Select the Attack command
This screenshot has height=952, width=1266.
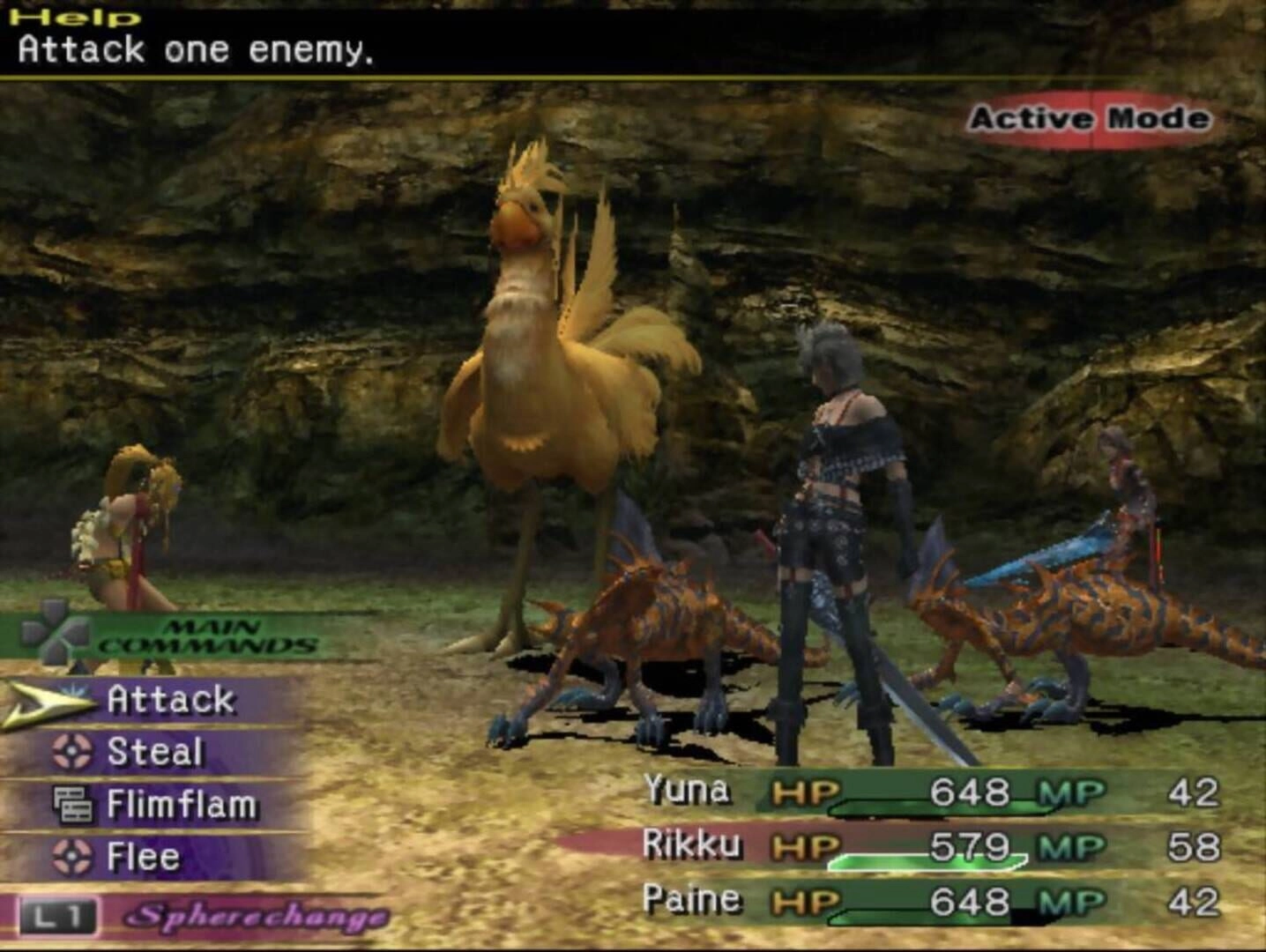[x=170, y=700]
